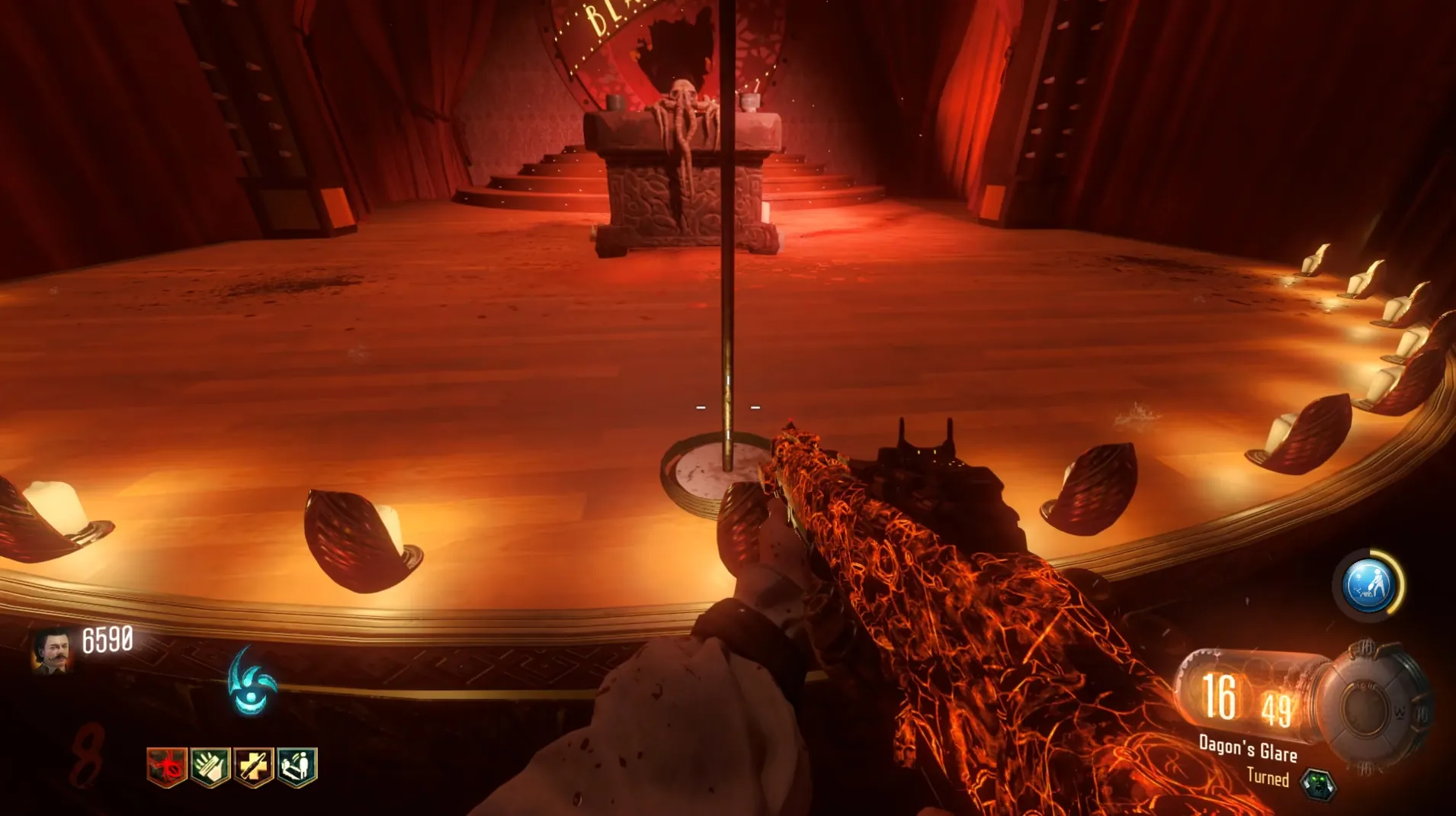
Task: Use the blue GobbleGum orb icon
Action: [x=1368, y=585]
